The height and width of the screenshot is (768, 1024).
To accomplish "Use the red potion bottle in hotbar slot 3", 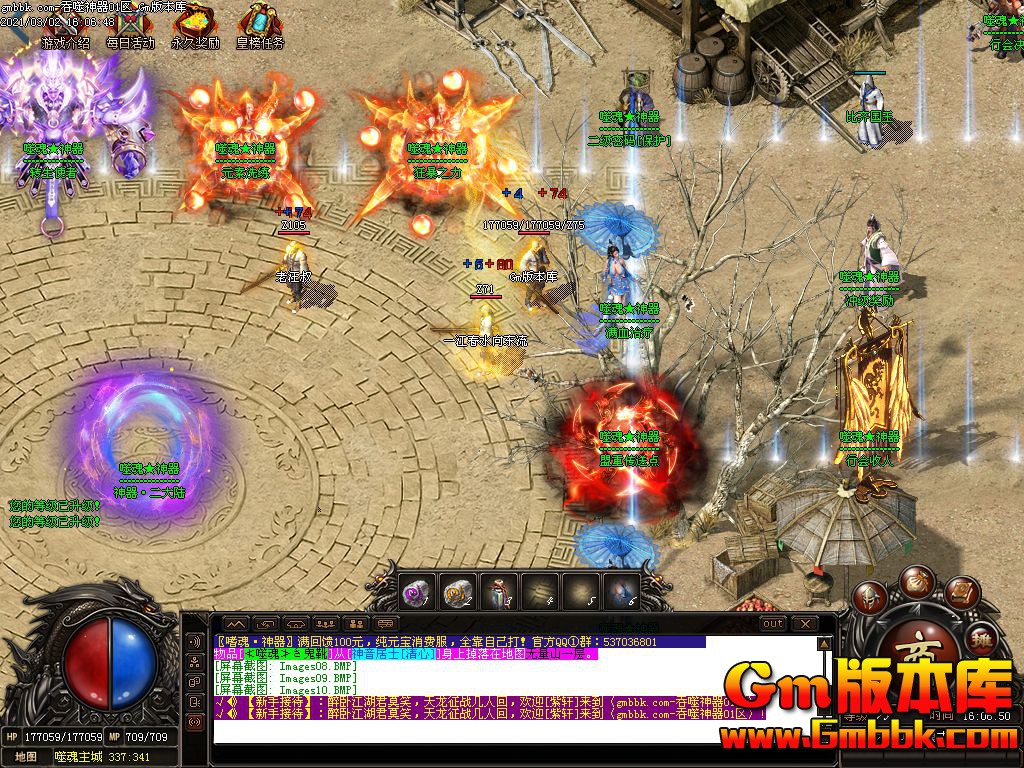I will coord(498,592).
